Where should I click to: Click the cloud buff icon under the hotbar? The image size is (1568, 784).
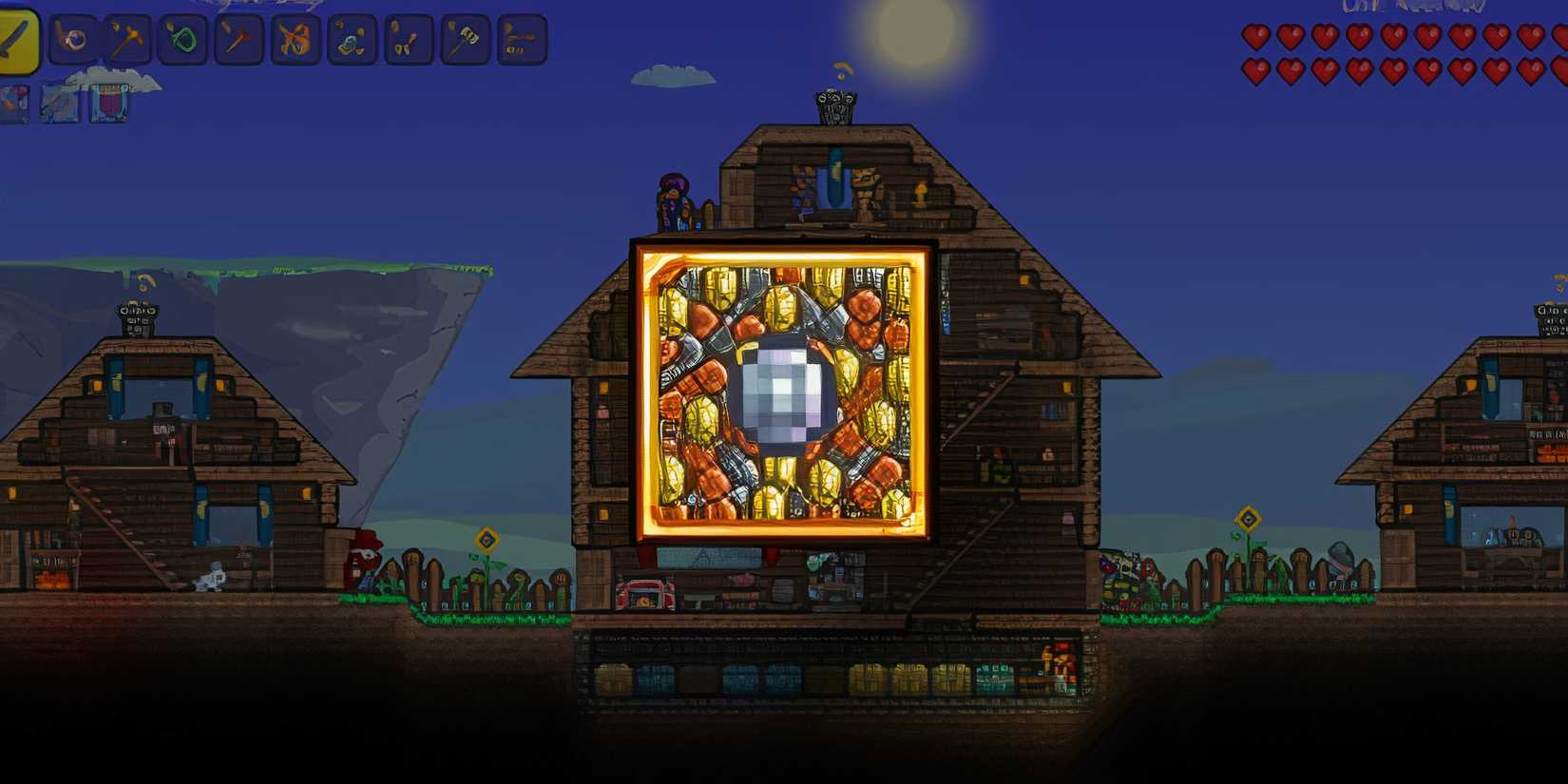[57, 100]
